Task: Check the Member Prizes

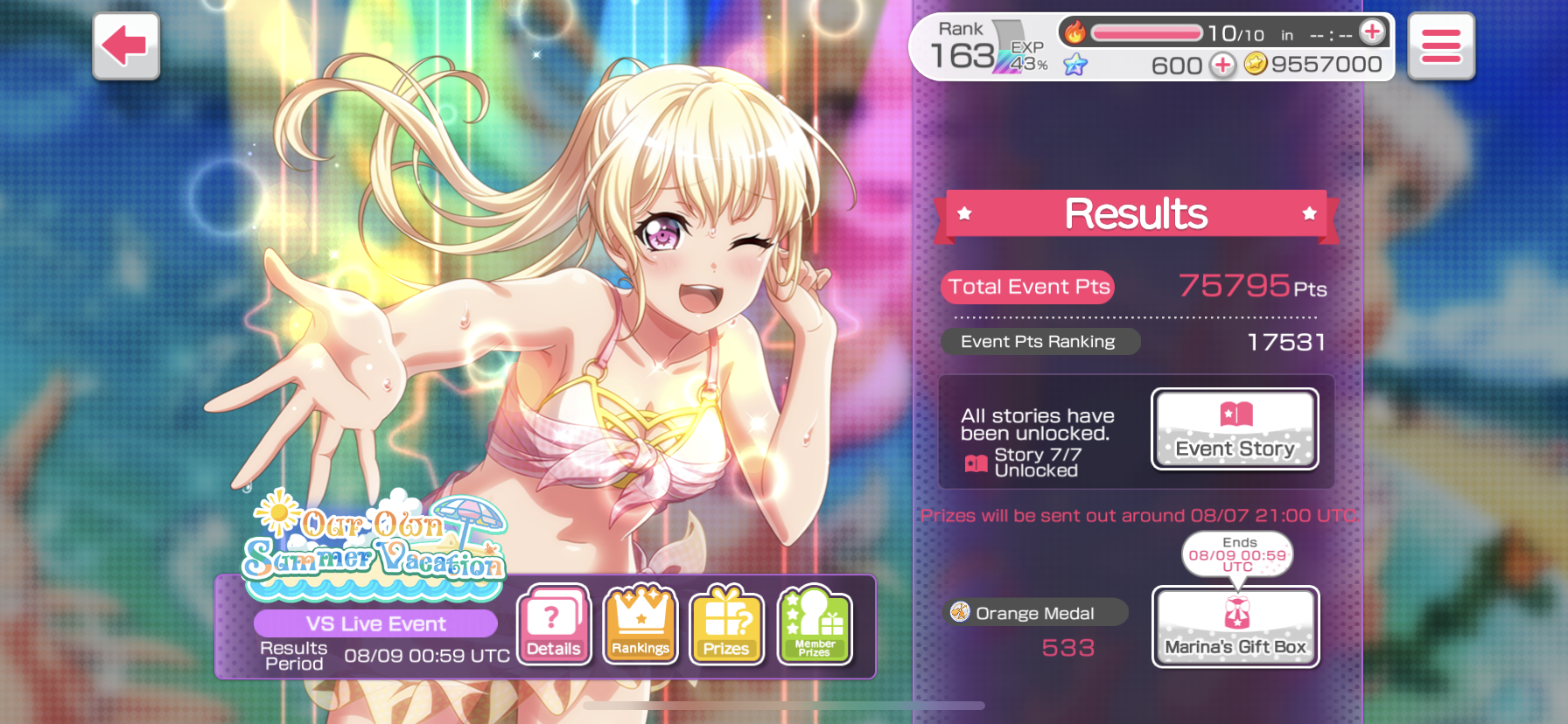Action: pyautogui.click(x=814, y=624)
